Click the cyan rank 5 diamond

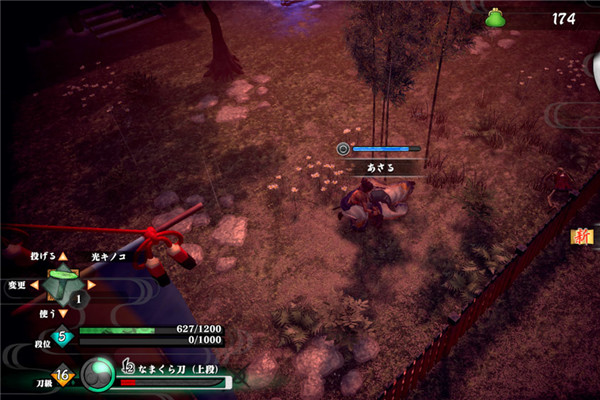pos(63,336)
